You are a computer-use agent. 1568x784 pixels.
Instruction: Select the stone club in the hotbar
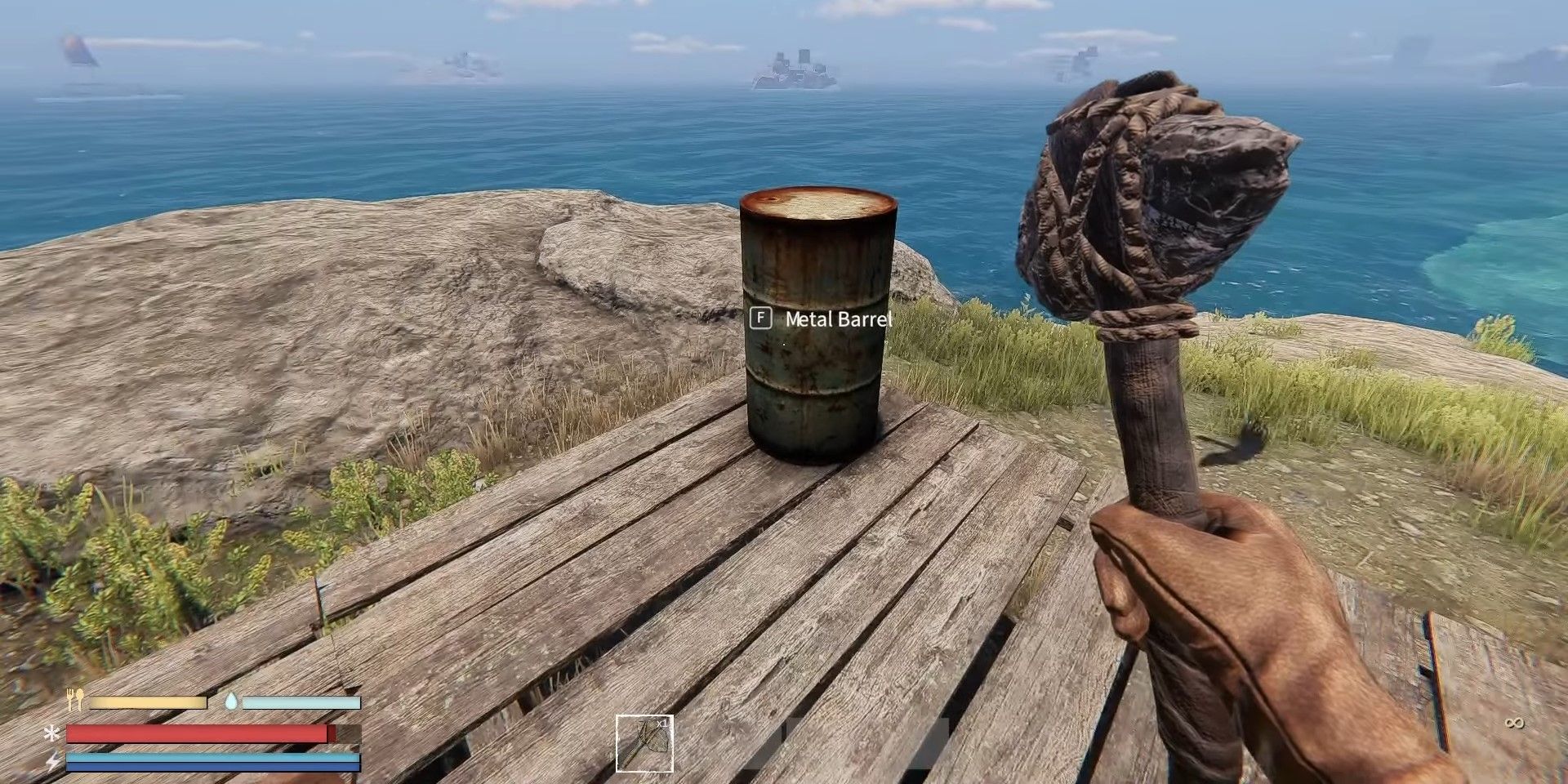click(x=644, y=745)
